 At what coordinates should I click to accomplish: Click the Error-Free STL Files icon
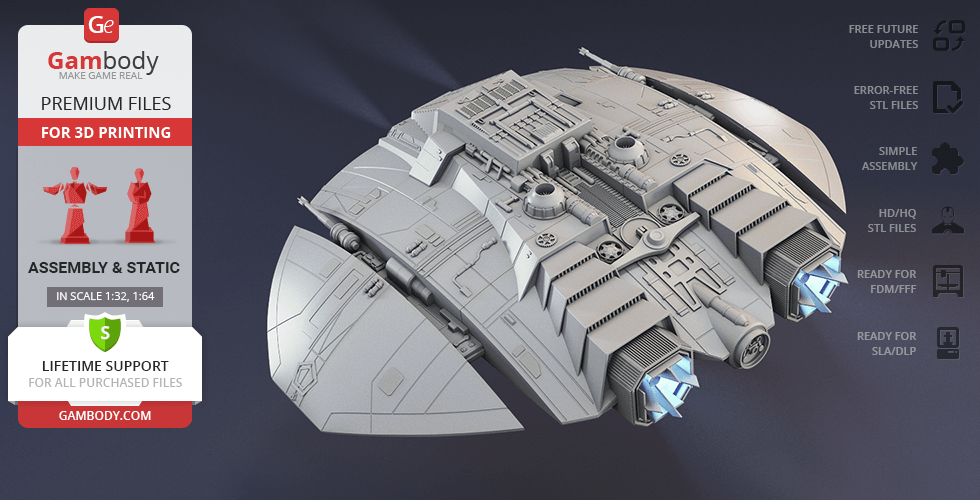pos(947,97)
